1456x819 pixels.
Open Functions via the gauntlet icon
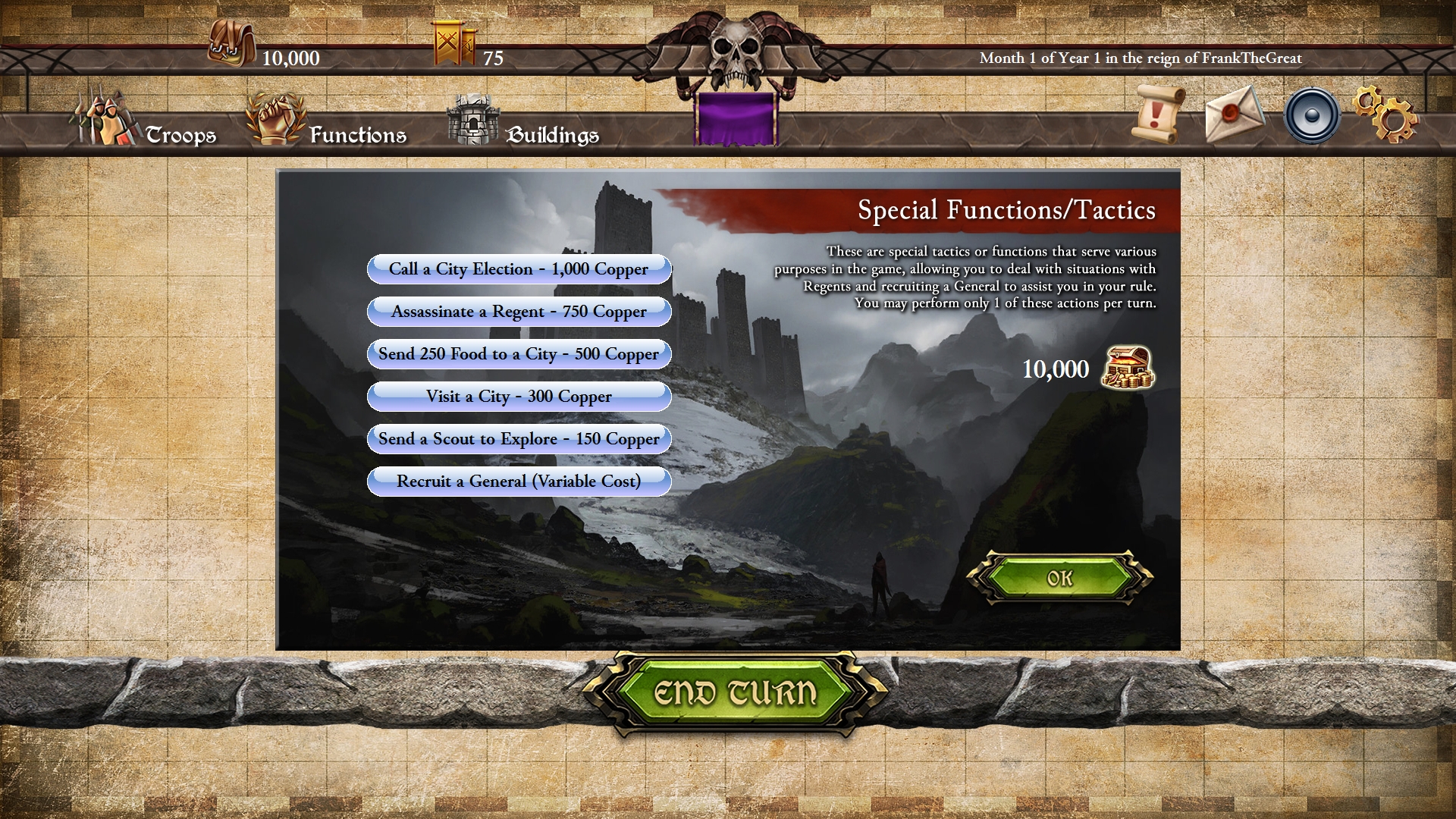tap(275, 120)
